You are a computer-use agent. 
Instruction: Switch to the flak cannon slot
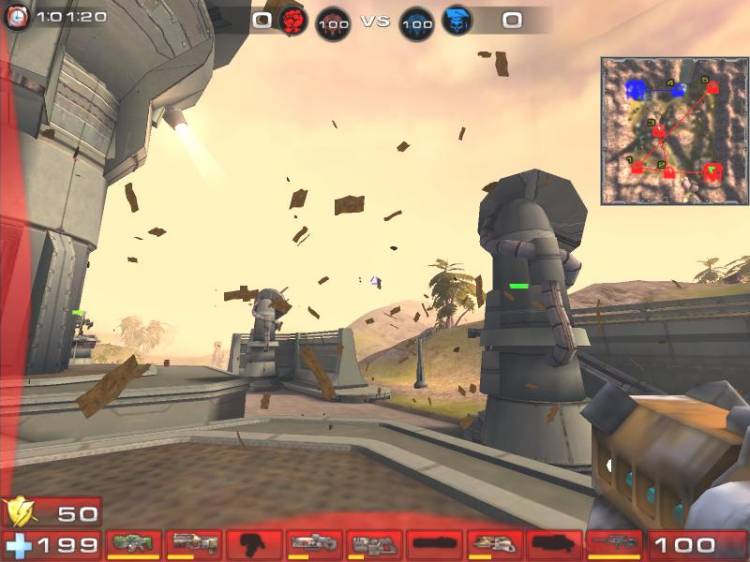(x=494, y=544)
